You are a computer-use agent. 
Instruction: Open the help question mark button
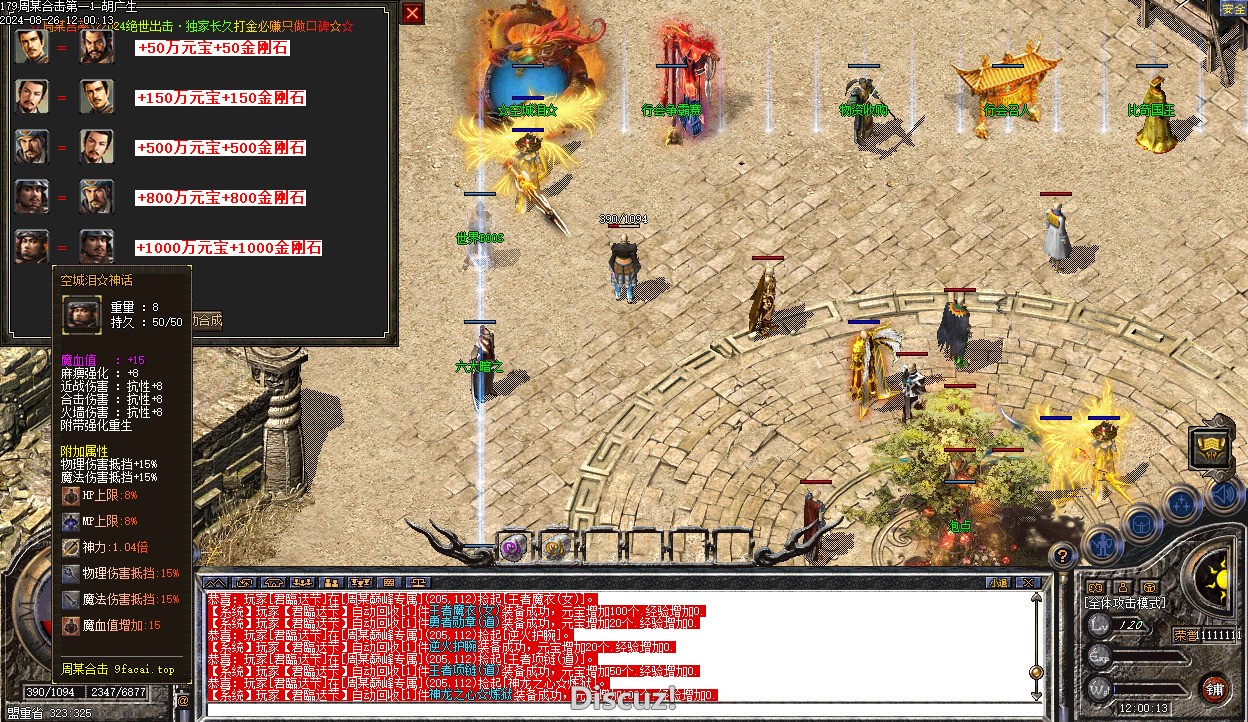coord(1063,556)
